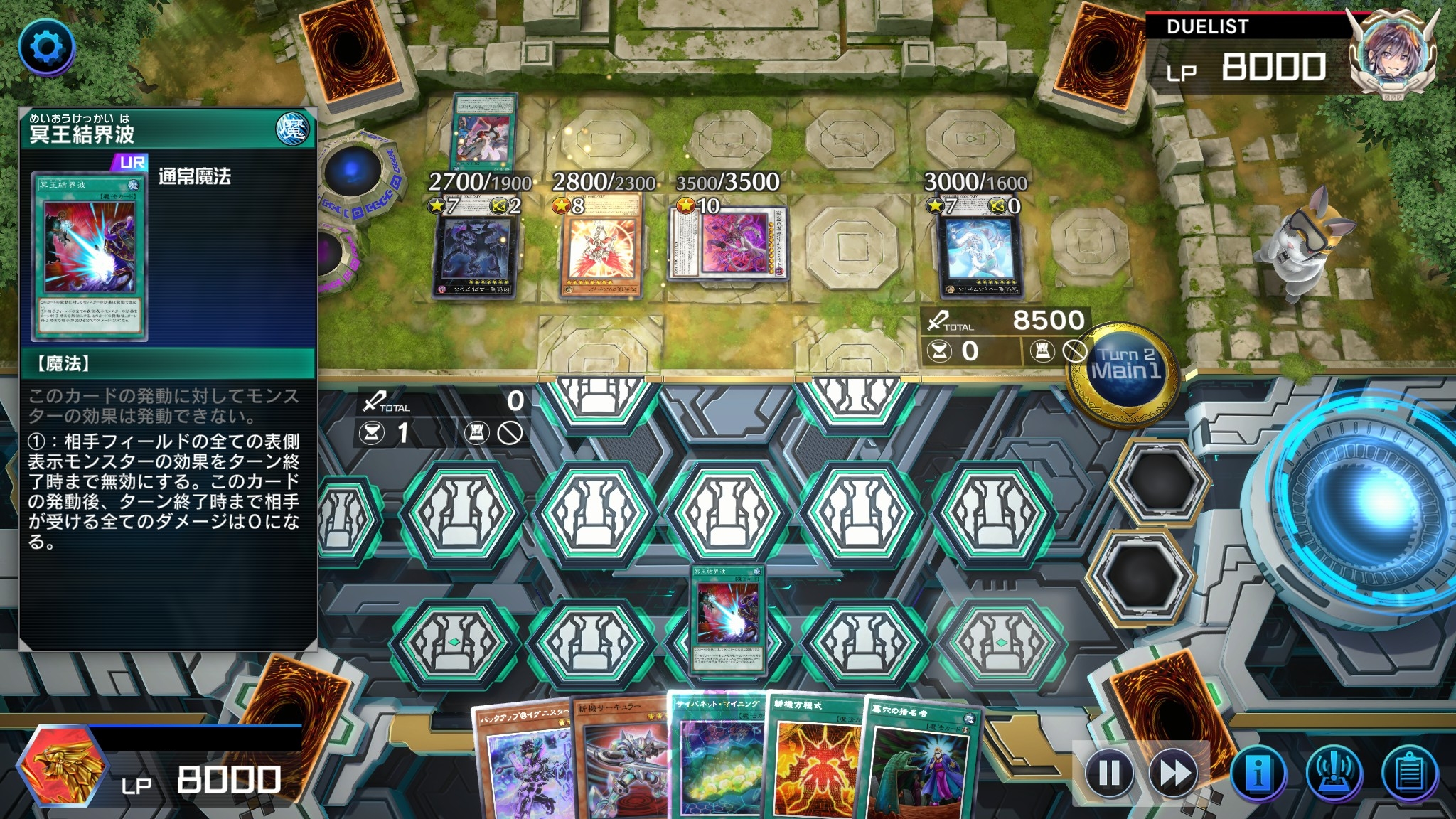Open the duel log clipboard
1456x819 pixels.
click(x=1409, y=773)
